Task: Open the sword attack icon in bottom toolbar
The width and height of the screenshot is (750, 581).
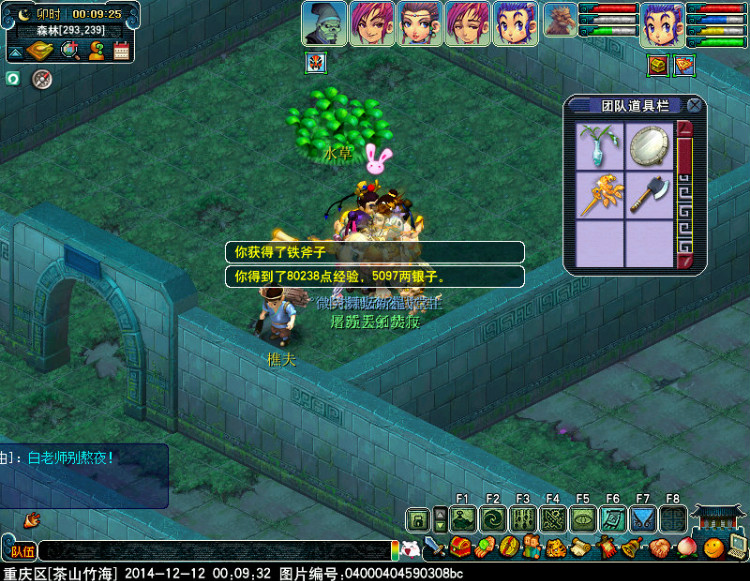Action: click(435, 548)
